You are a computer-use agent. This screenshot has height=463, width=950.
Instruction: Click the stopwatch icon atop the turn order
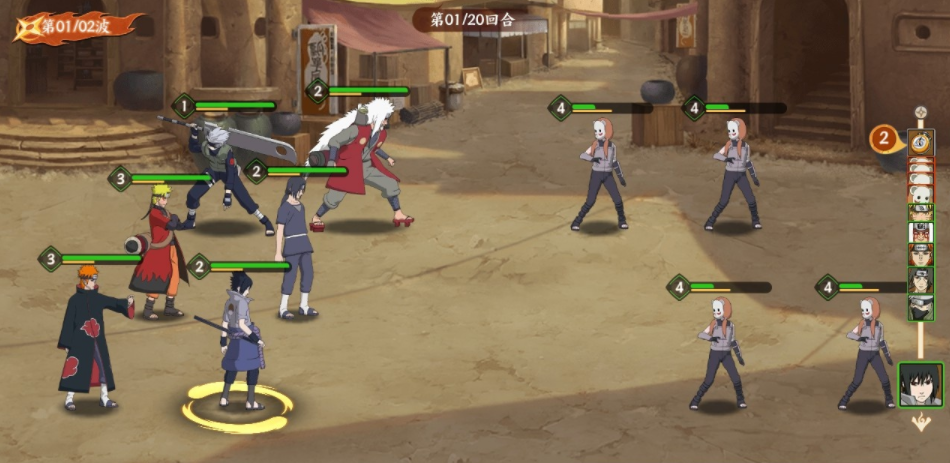tap(920, 141)
